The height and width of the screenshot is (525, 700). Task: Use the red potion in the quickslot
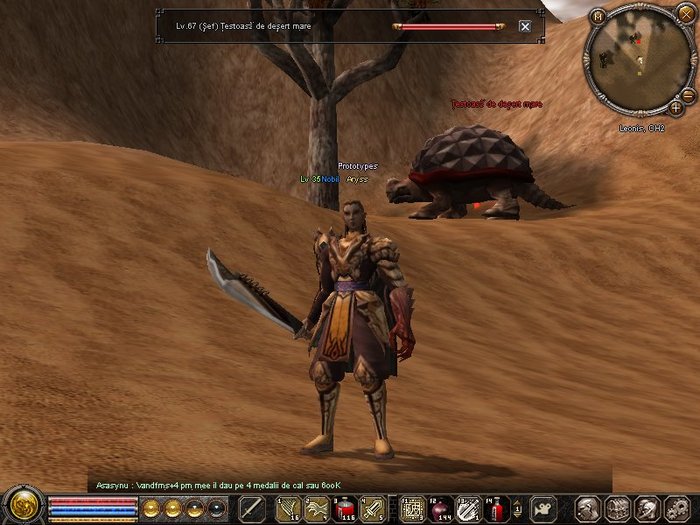[x=345, y=507]
